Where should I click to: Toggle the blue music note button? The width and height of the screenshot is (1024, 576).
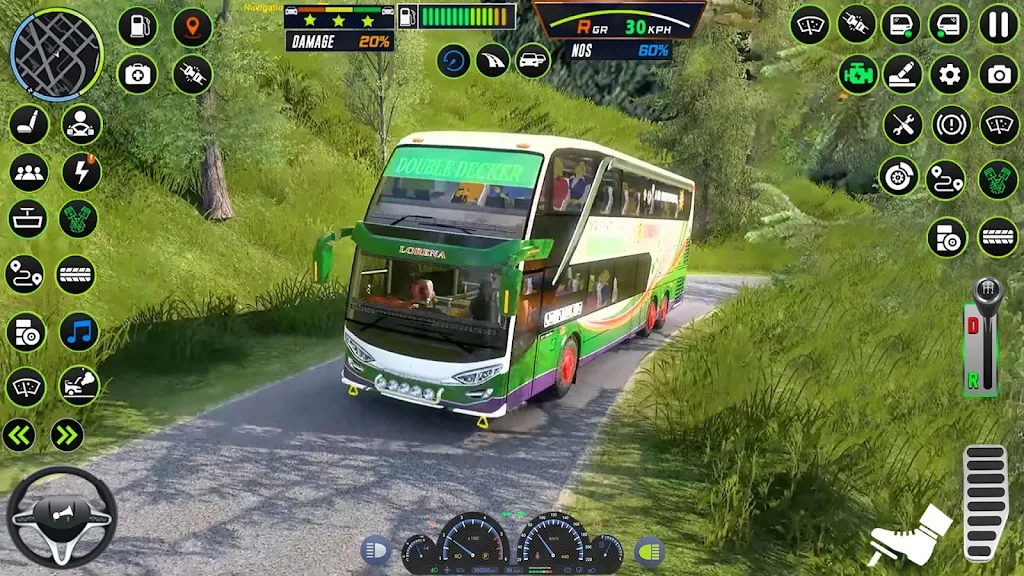79,332
